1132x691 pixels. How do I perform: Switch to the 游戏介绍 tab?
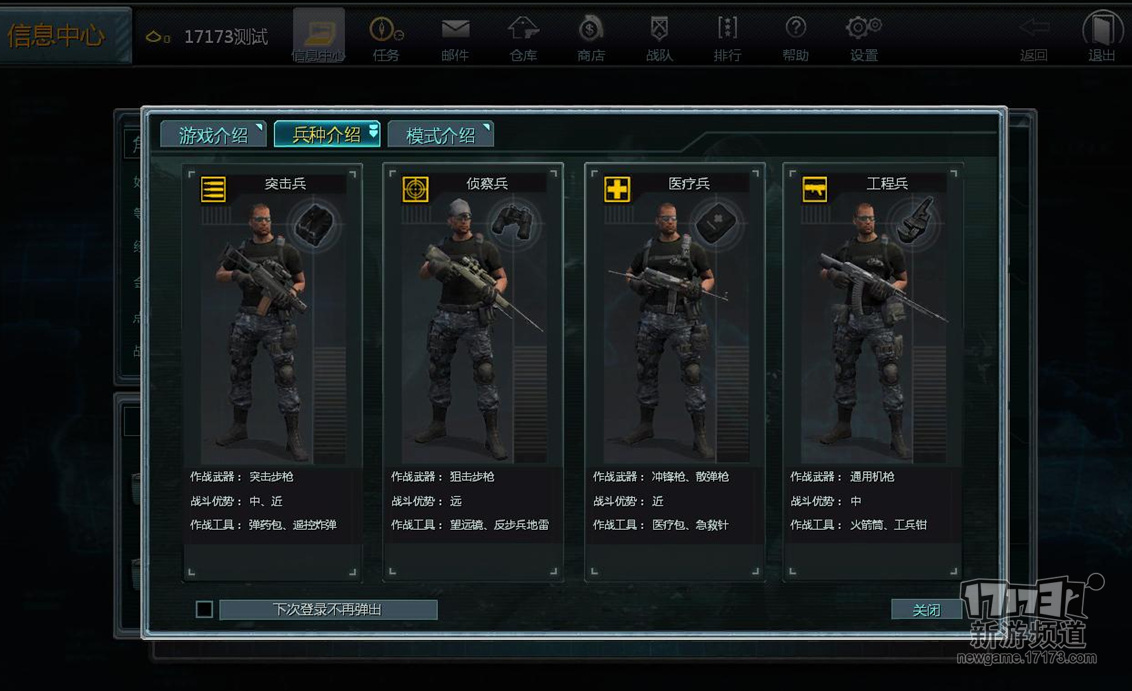[213, 135]
